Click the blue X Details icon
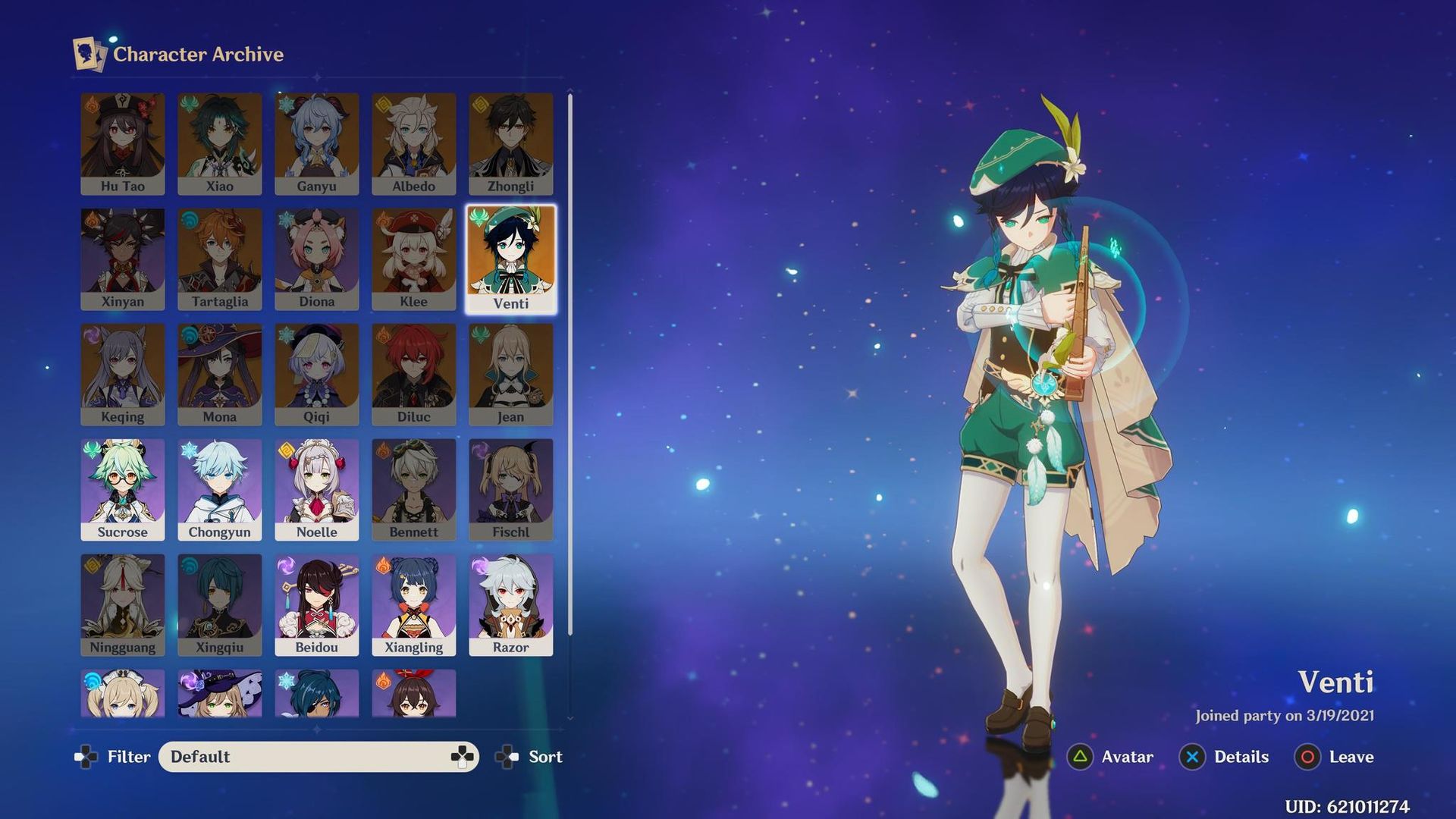 [1192, 757]
